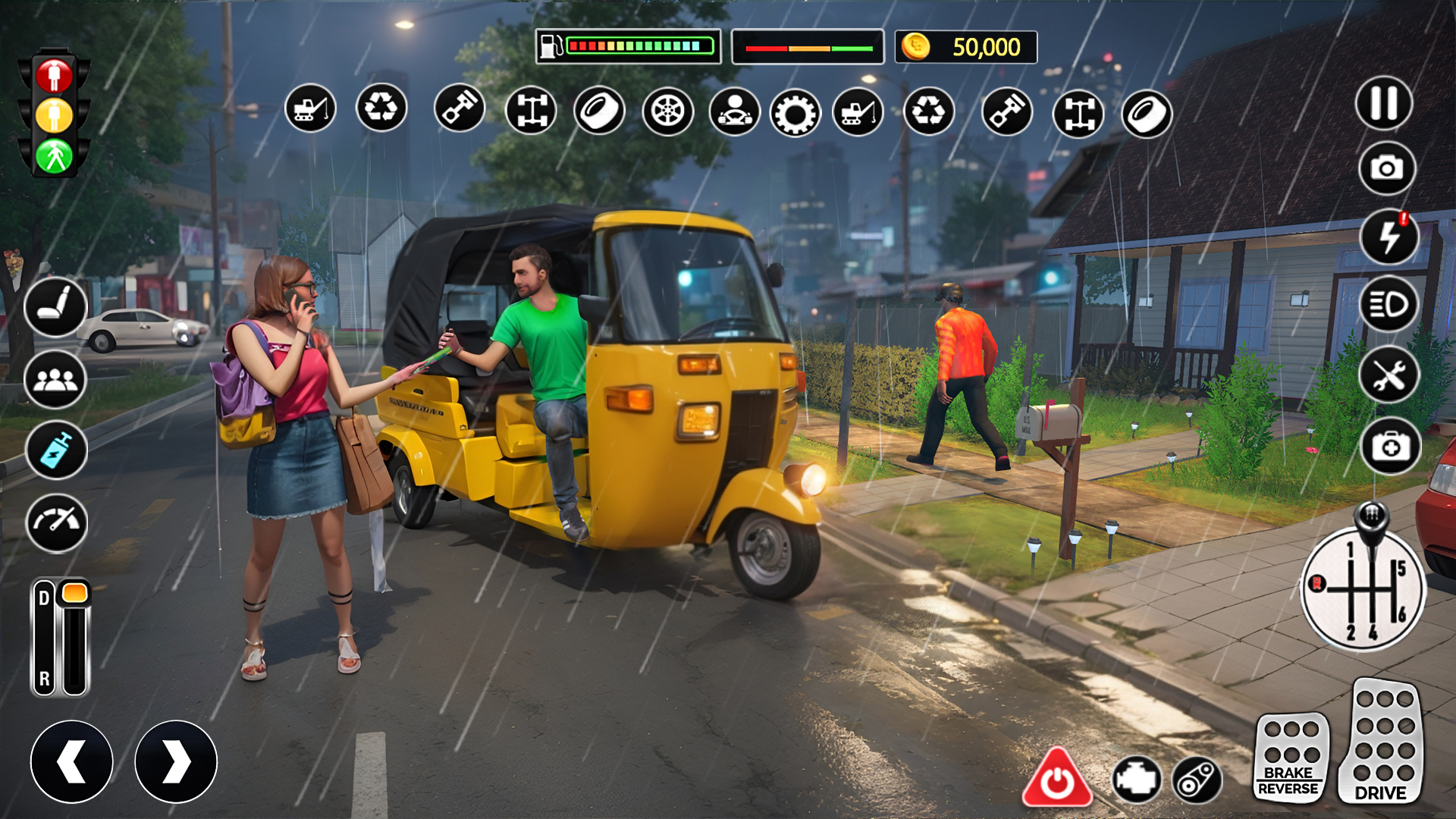Tap the camera icon to change view

pos(1388,168)
